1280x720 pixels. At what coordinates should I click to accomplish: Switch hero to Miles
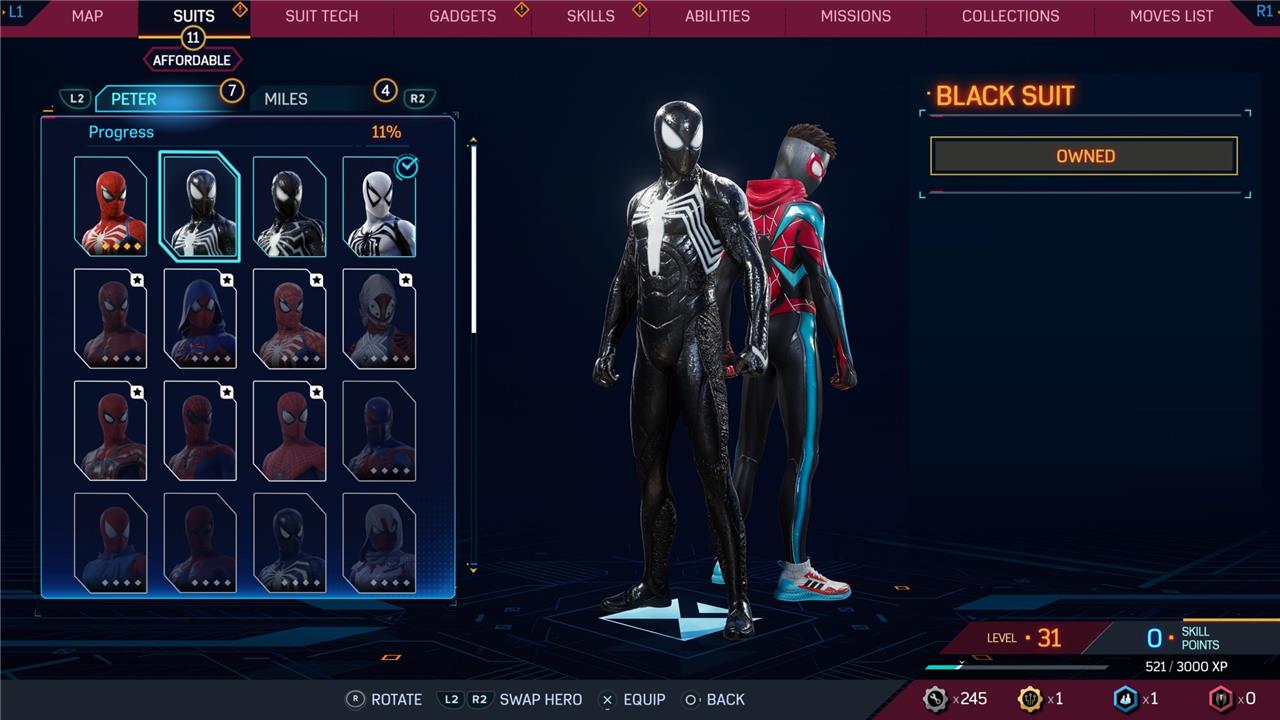pos(286,99)
